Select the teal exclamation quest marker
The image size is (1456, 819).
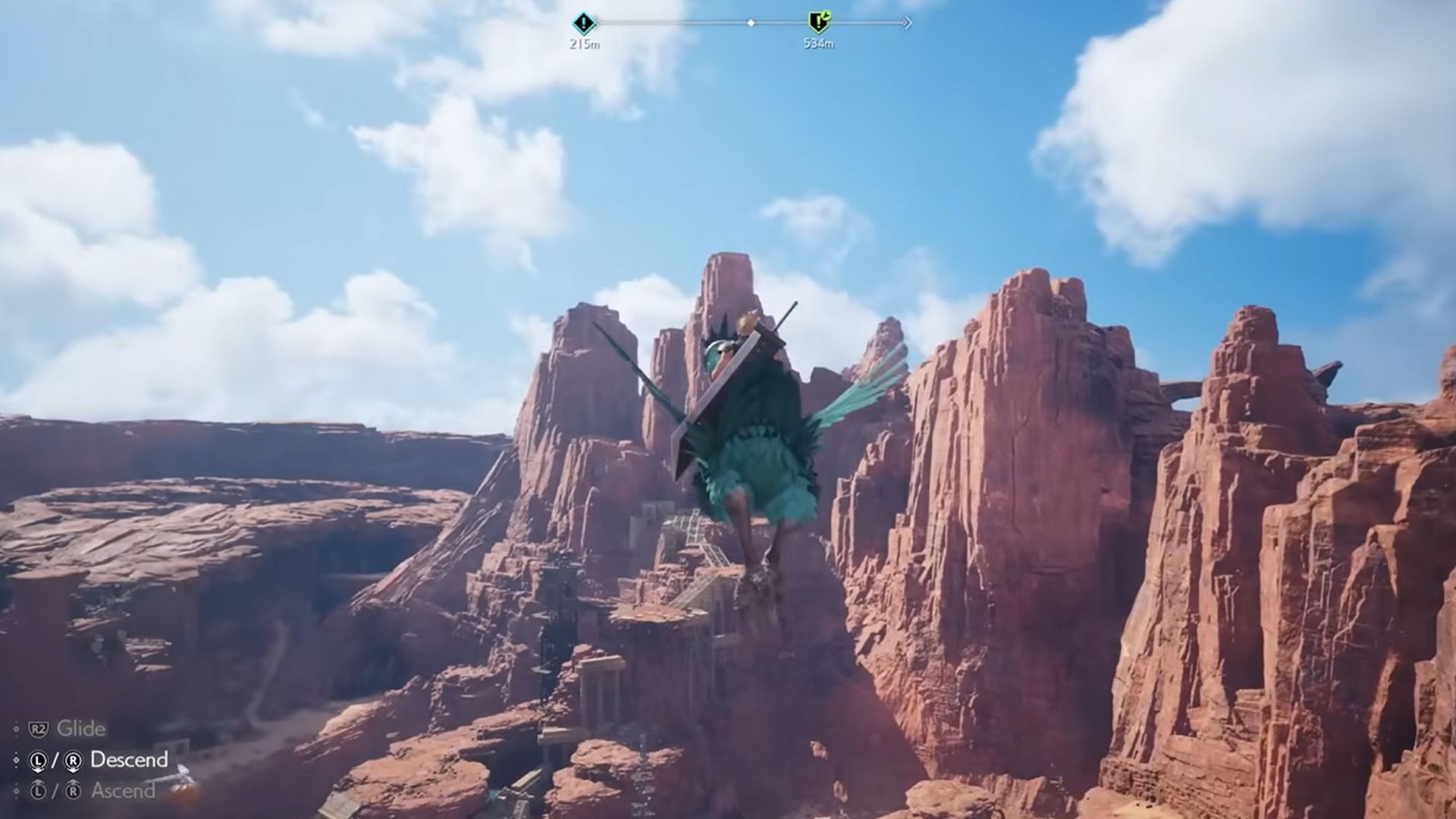point(583,22)
